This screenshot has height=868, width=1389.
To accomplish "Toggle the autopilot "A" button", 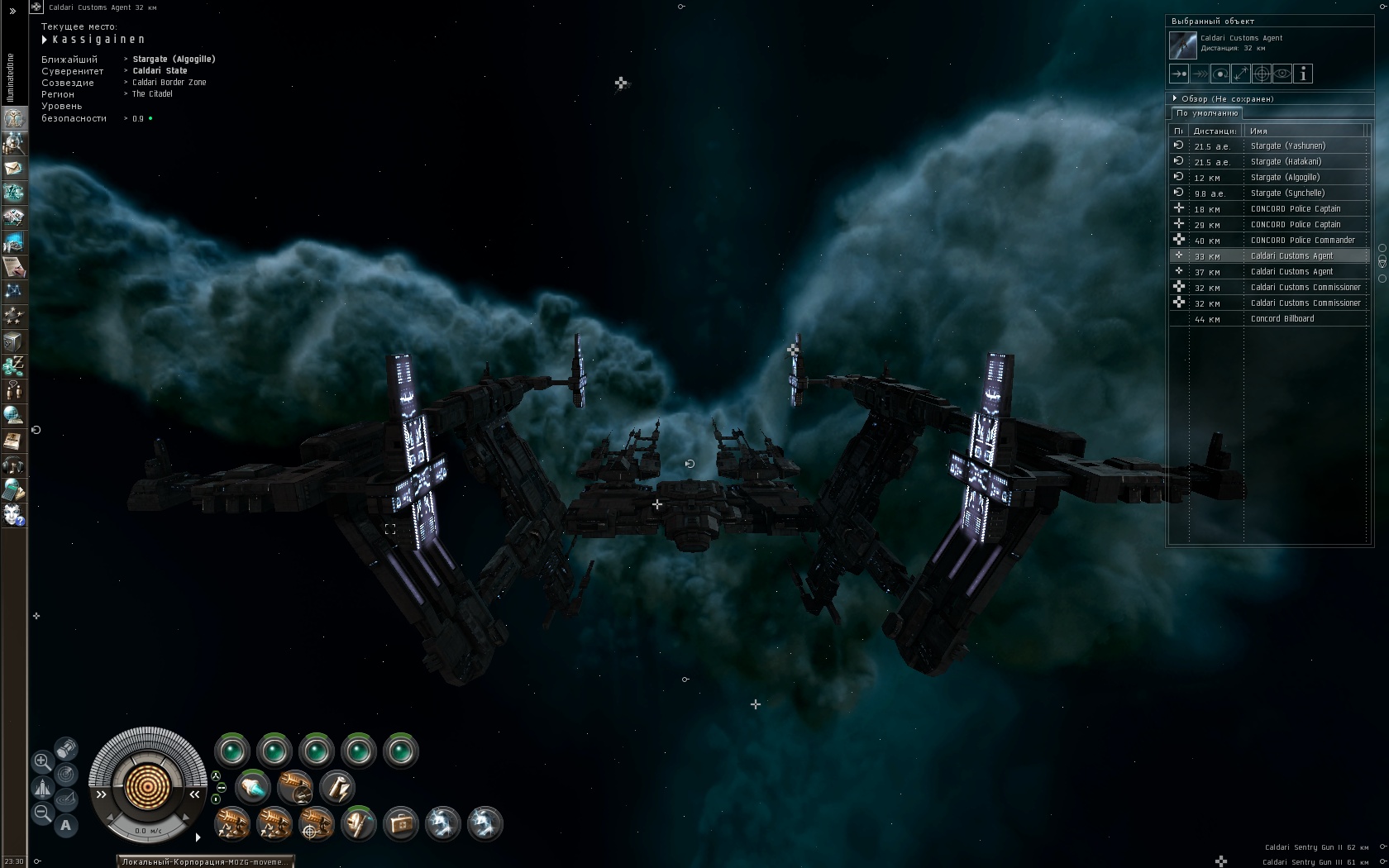I will coord(66,825).
